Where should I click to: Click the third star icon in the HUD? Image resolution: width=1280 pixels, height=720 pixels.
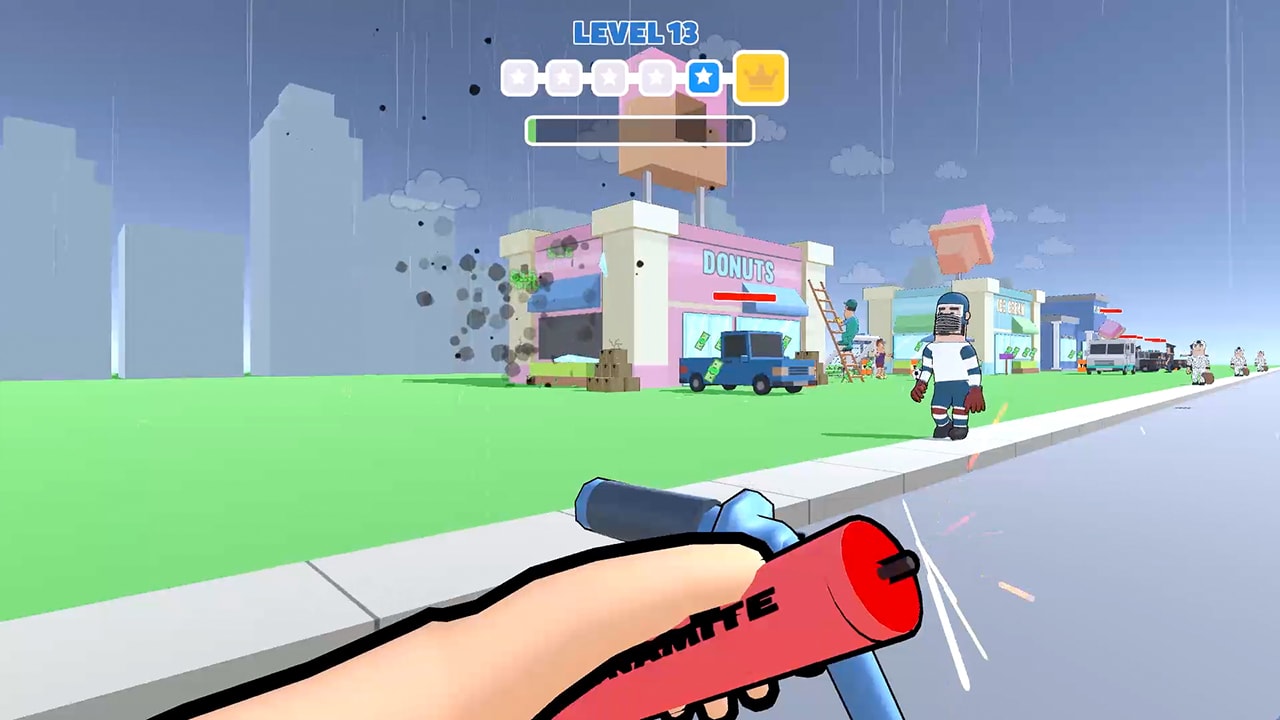click(x=608, y=77)
